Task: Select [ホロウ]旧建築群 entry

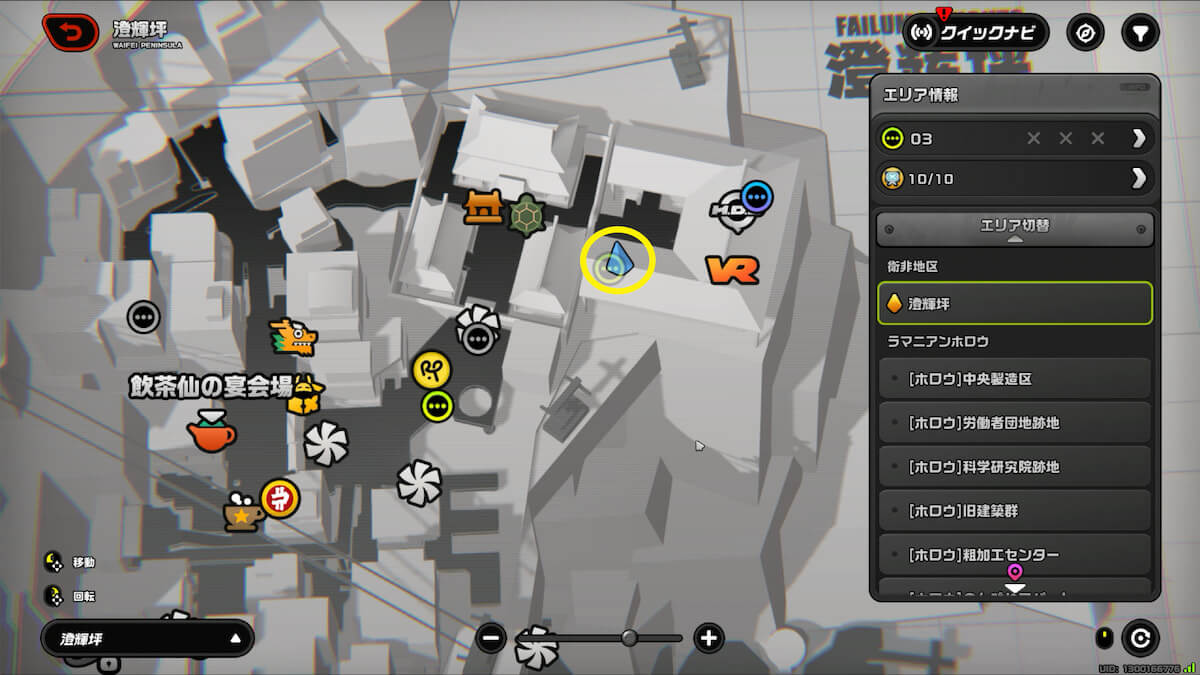Action: [x=1015, y=511]
